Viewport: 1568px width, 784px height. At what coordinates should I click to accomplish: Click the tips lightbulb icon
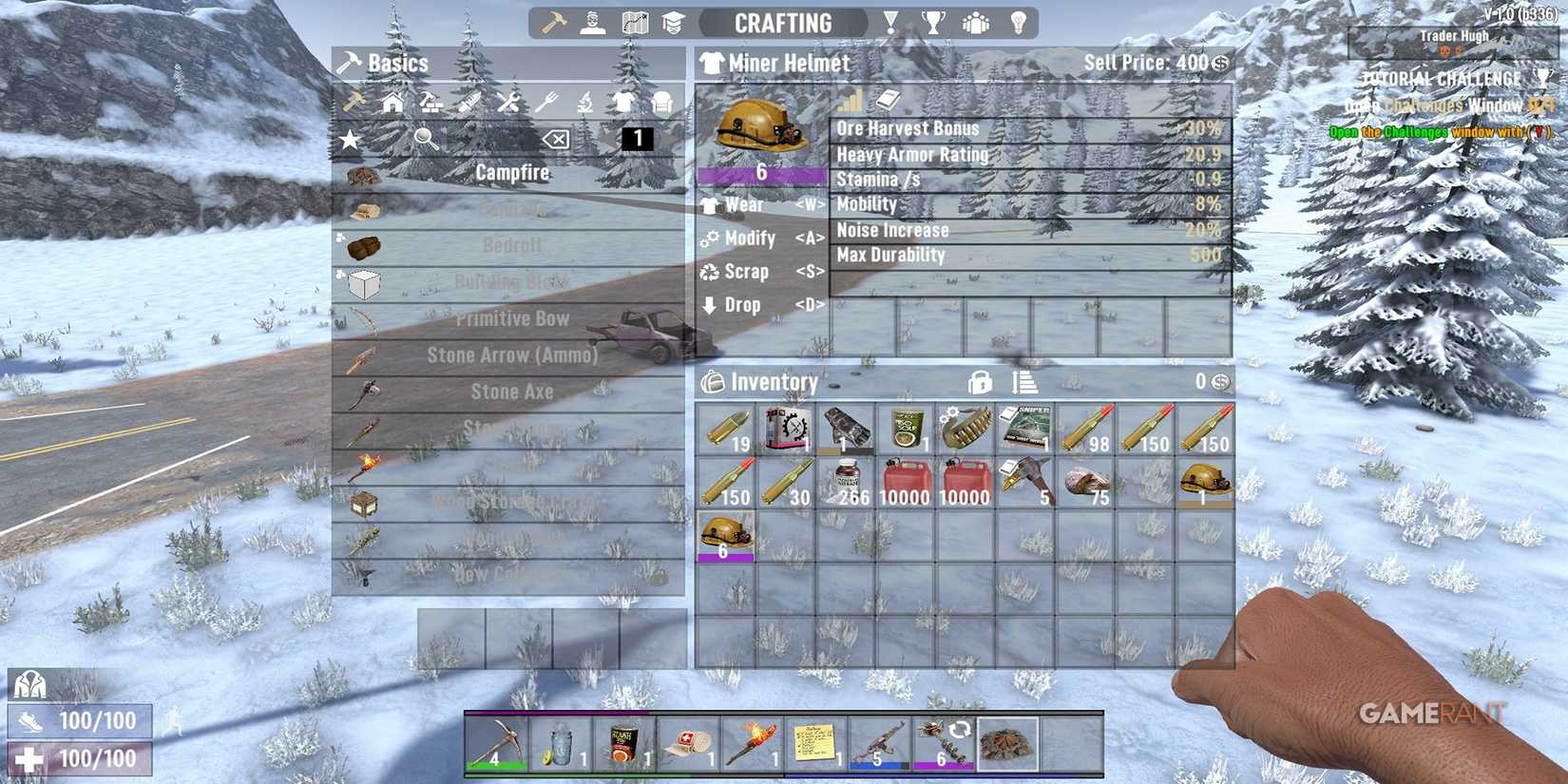point(1019,22)
